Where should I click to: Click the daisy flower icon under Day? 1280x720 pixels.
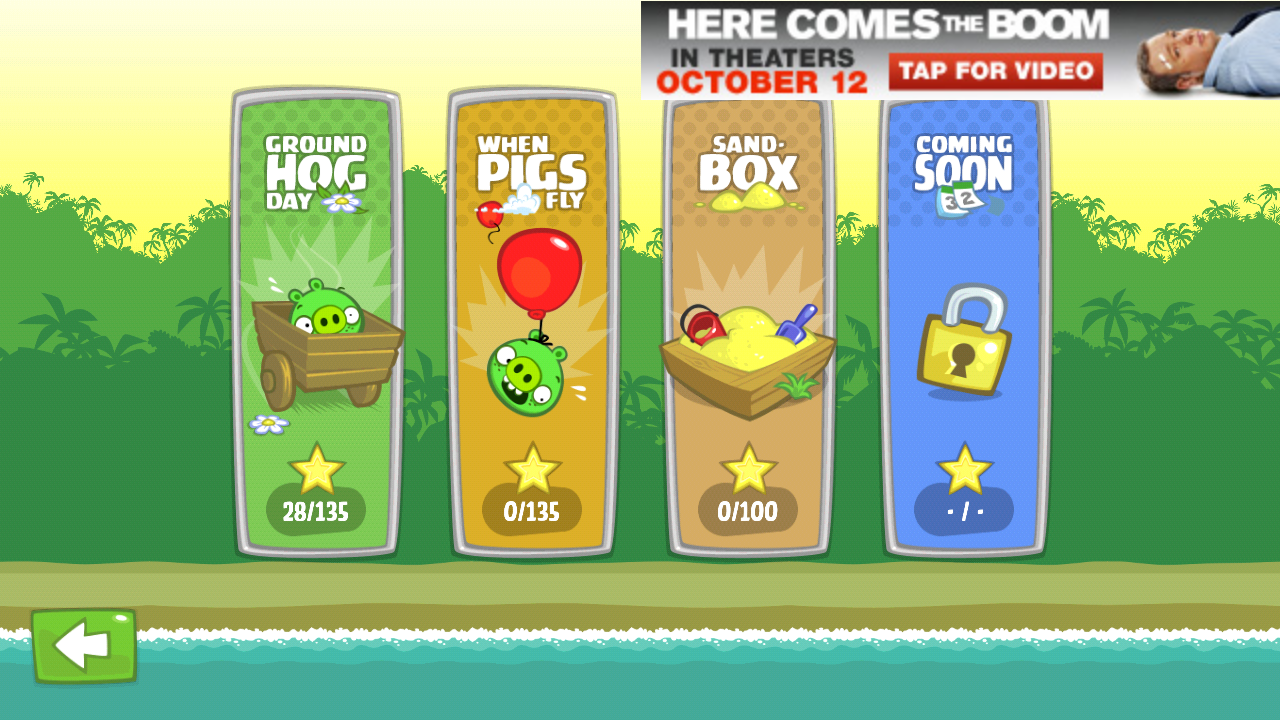point(341,203)
